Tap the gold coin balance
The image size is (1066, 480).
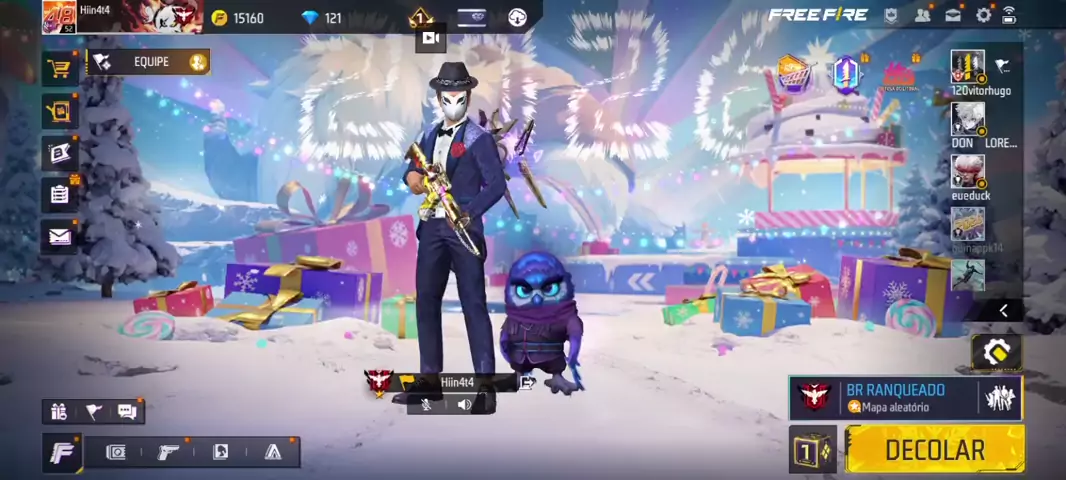click(x=238, y=18)
